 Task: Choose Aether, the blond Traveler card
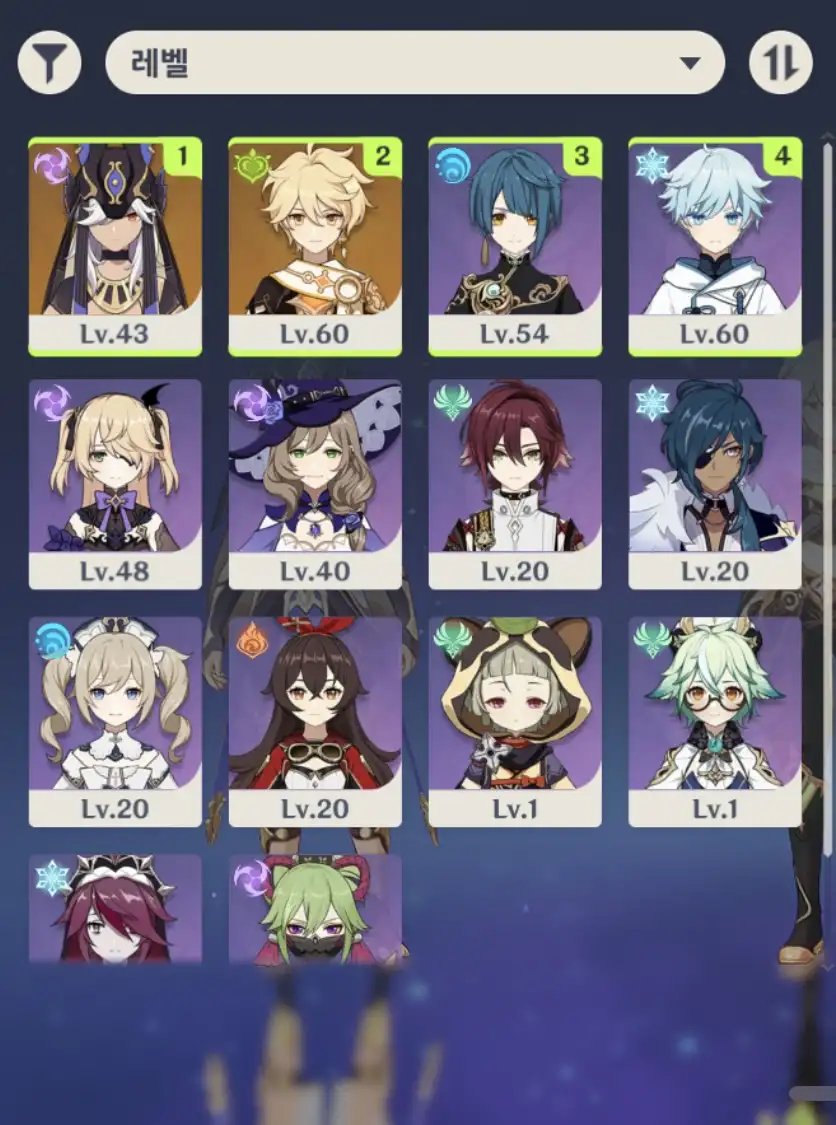(x=315, y=246)
